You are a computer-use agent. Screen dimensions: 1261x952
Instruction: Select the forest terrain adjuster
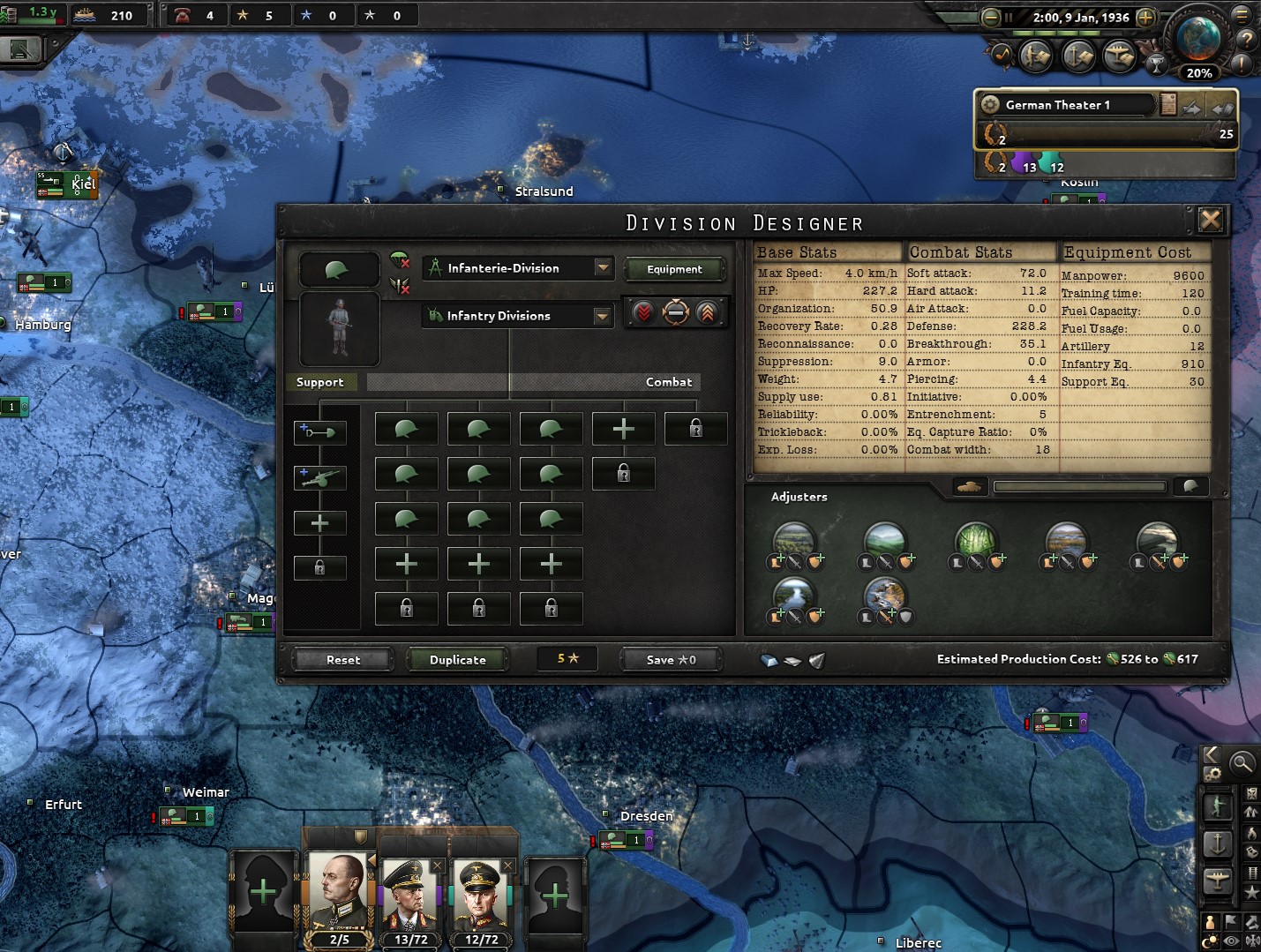975,540
